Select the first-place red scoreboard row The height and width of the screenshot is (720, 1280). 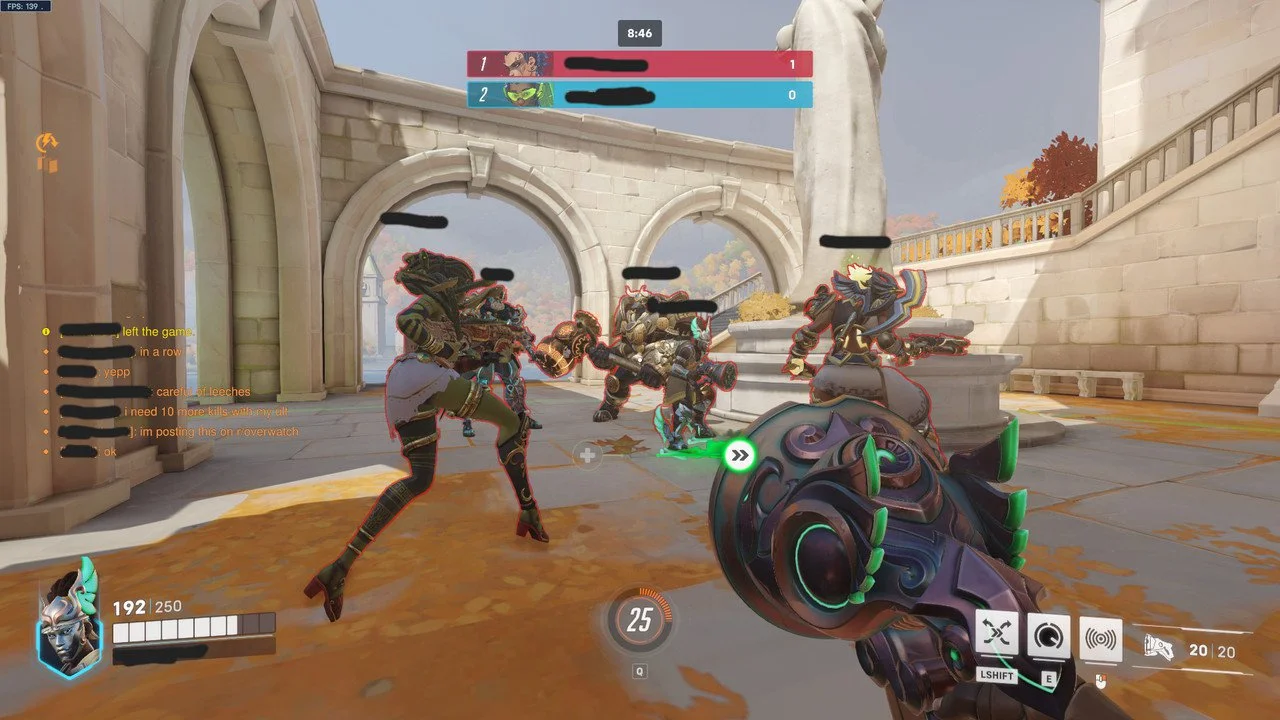point(639,64)
